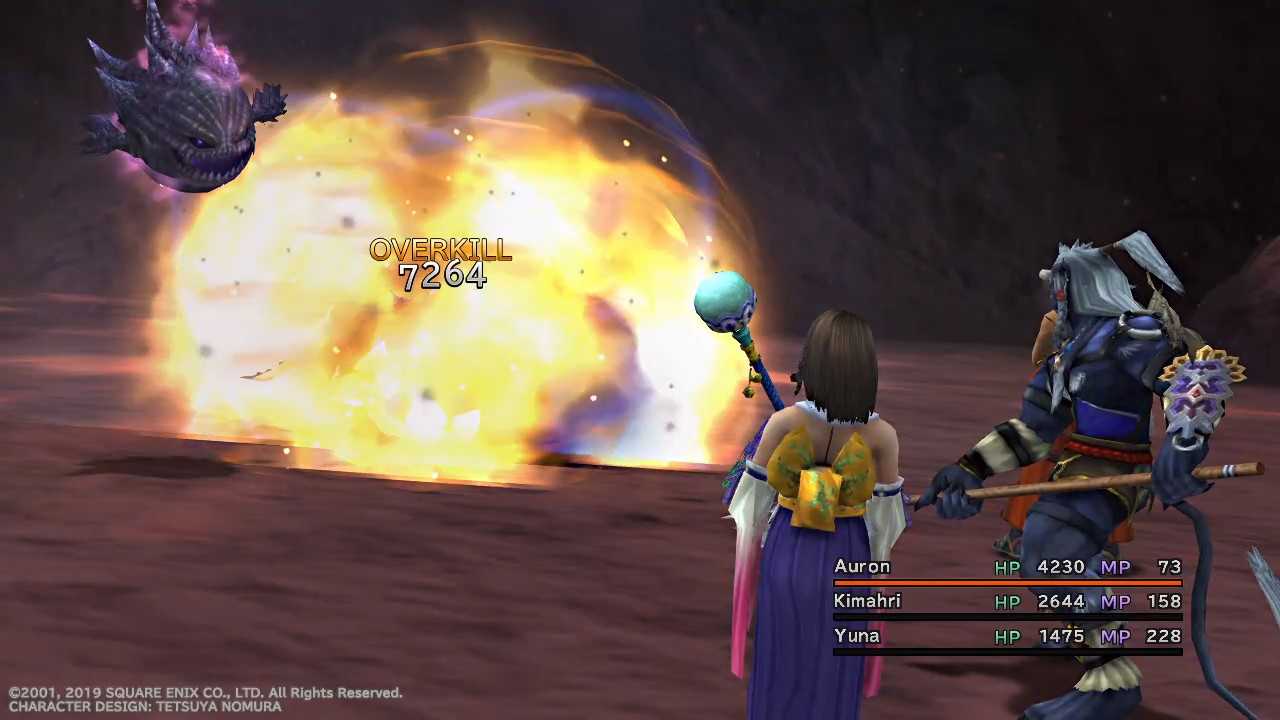Select Auron in the party list
This screenshot has width=1280, height=720.
tap(862, 567)
